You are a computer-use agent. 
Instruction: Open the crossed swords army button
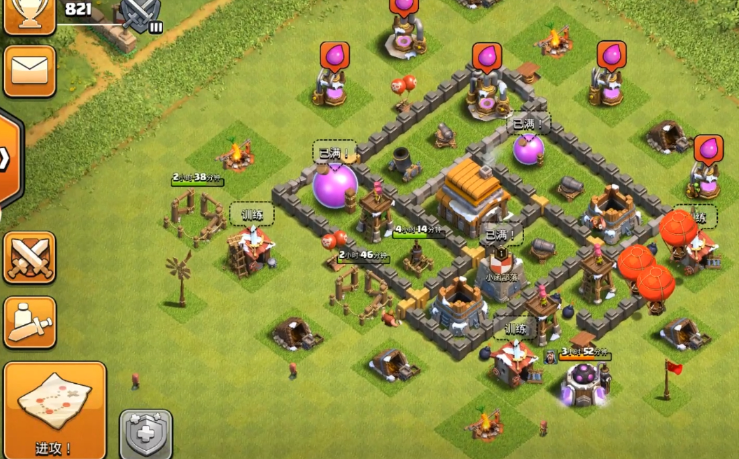point(29,257)
